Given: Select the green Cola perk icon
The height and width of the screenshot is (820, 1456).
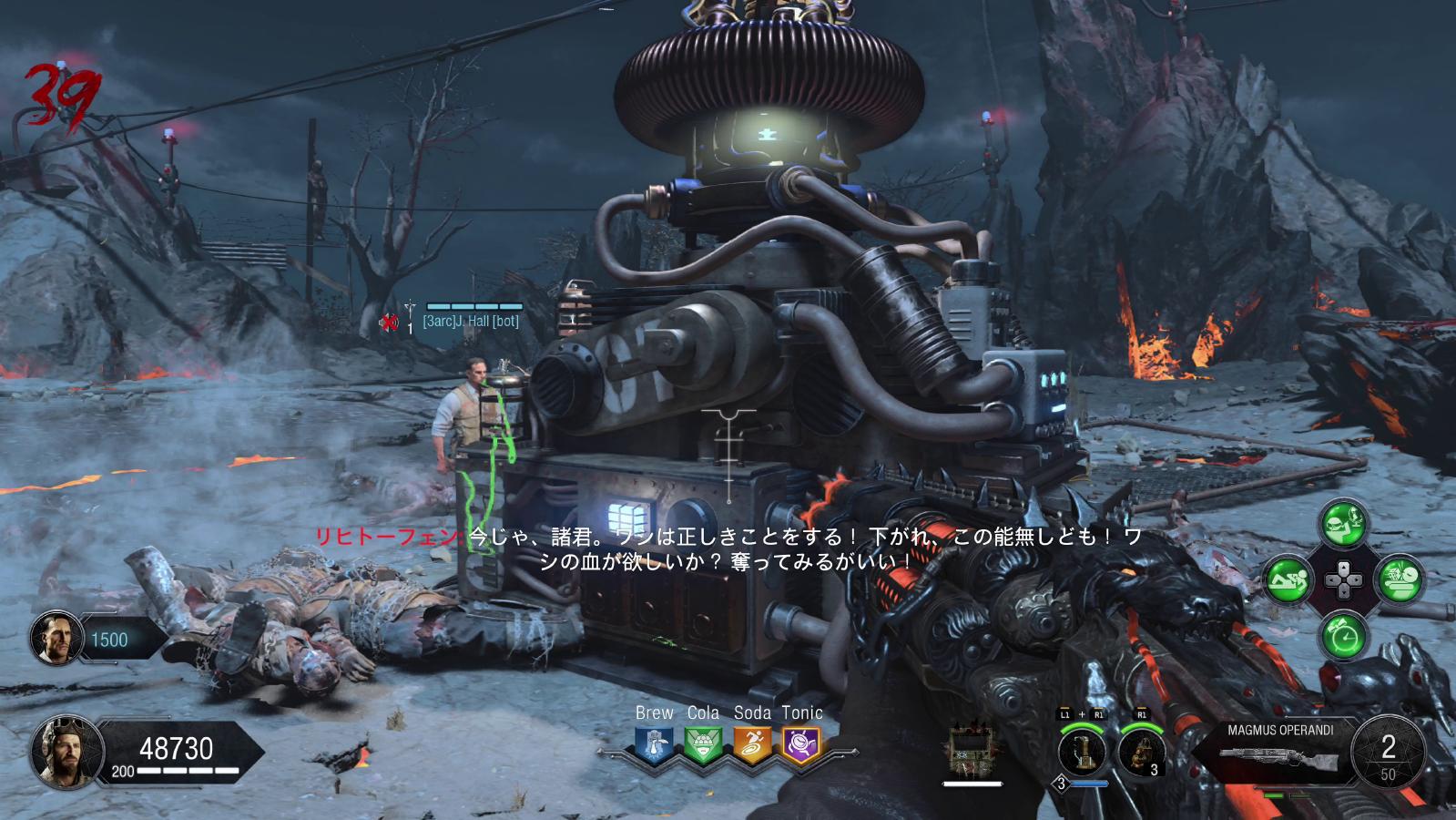Looking at the screenshot, I should [x=702, y=745].
